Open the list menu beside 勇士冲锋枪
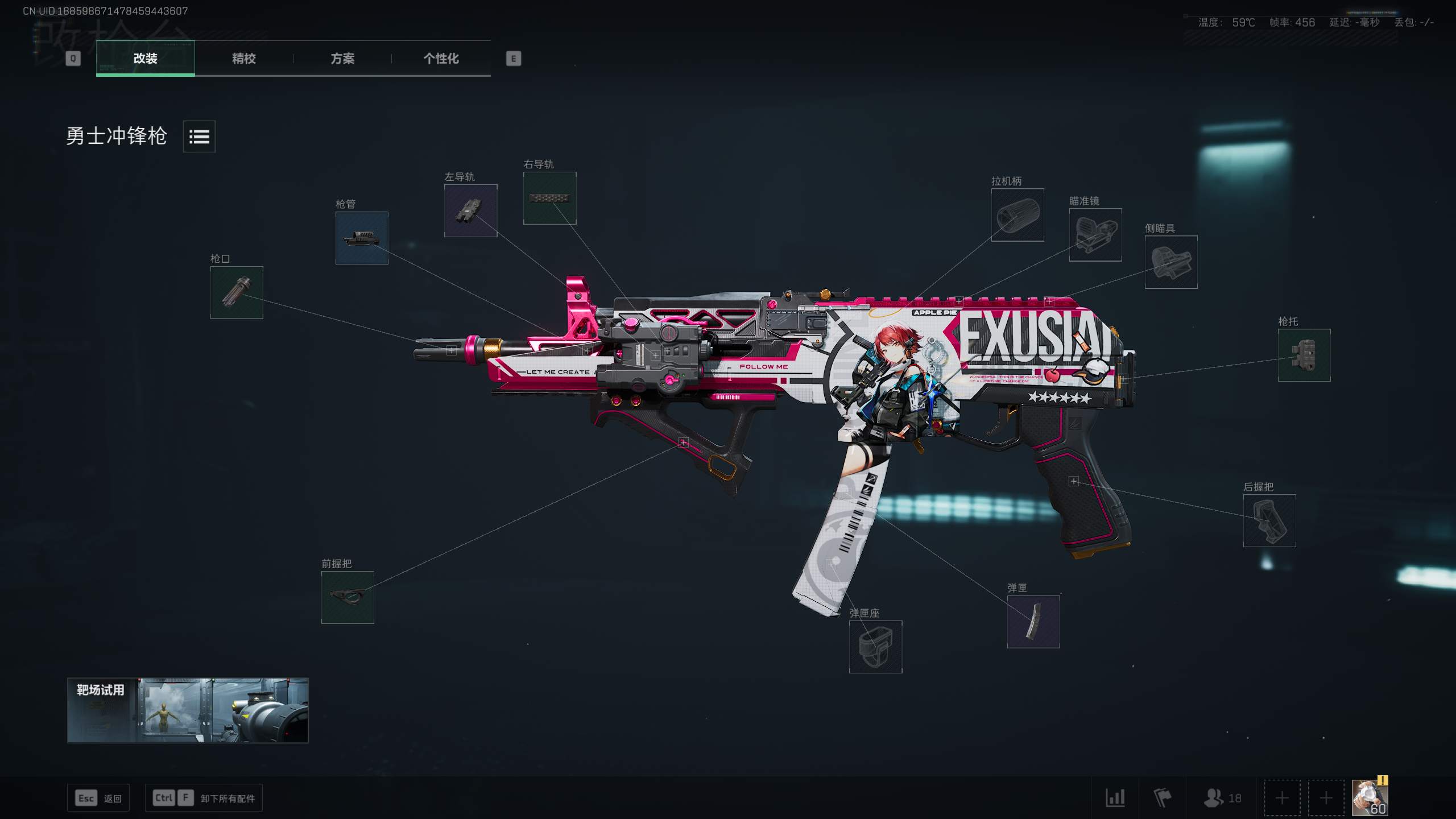This screenshot has width=1456, height=819. (x=199, y=136)
